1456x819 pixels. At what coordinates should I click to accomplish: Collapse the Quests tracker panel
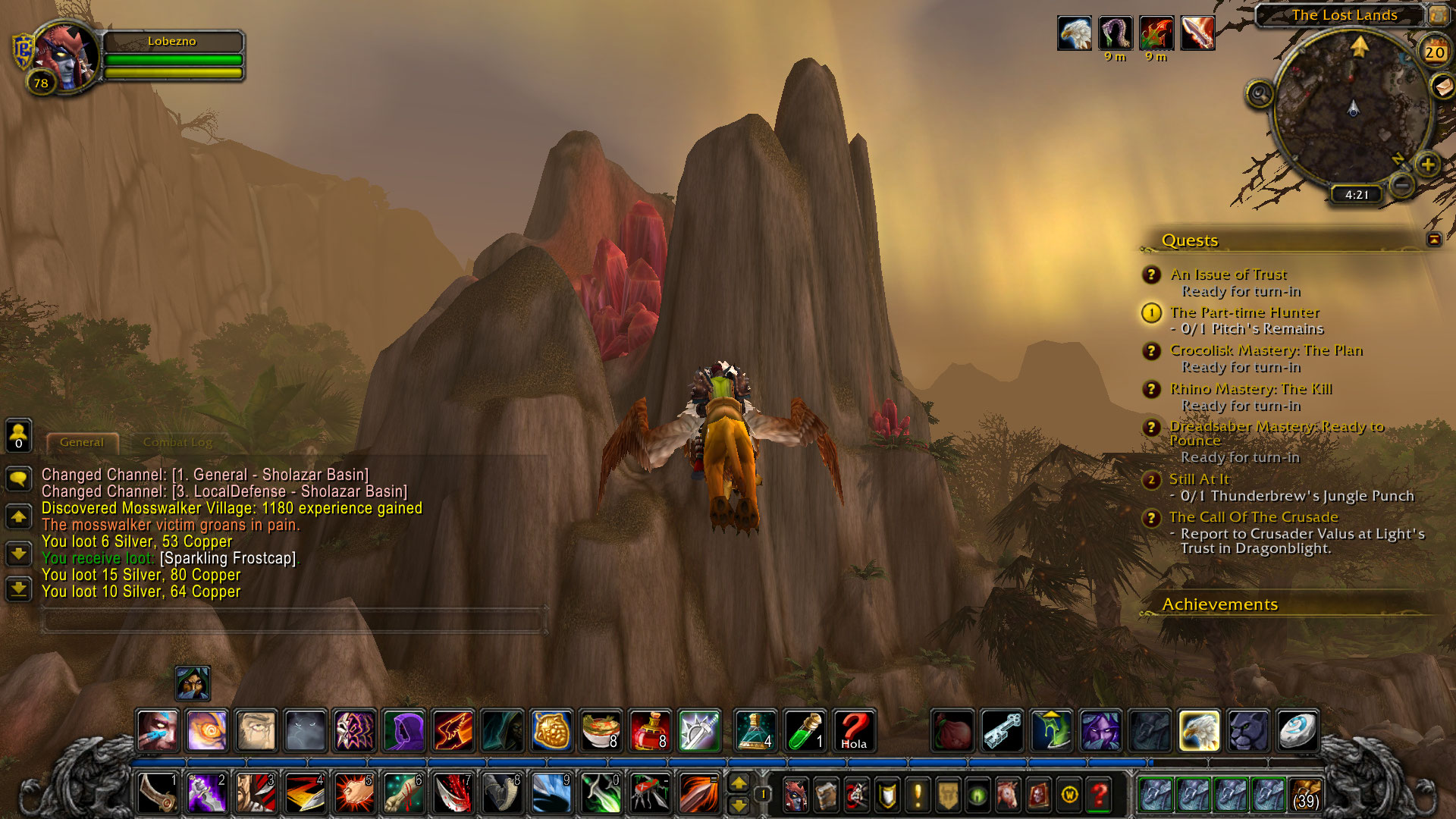click(1433, 240)
